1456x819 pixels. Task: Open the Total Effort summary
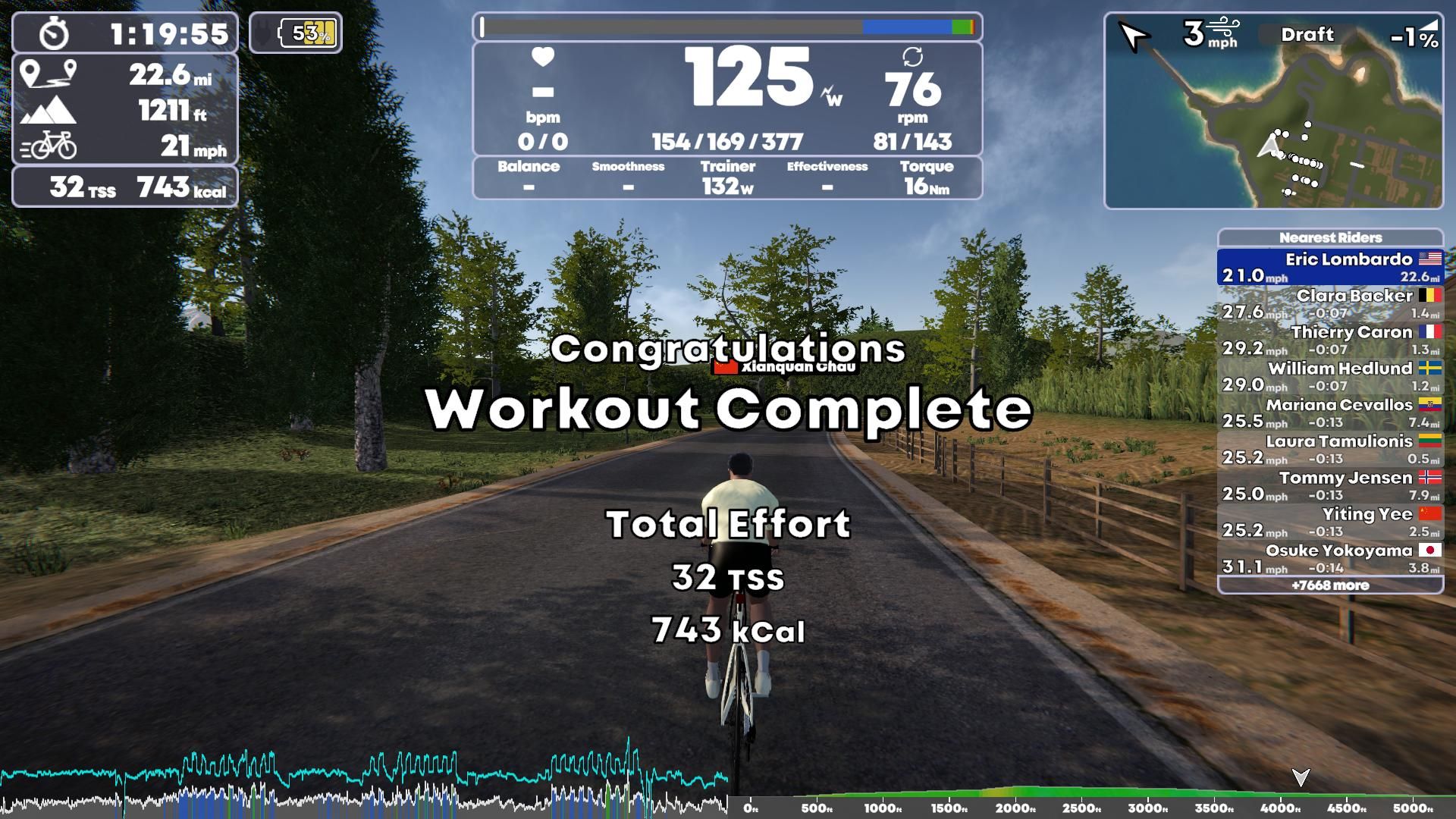pyautogui.click(x=730, y=522)
